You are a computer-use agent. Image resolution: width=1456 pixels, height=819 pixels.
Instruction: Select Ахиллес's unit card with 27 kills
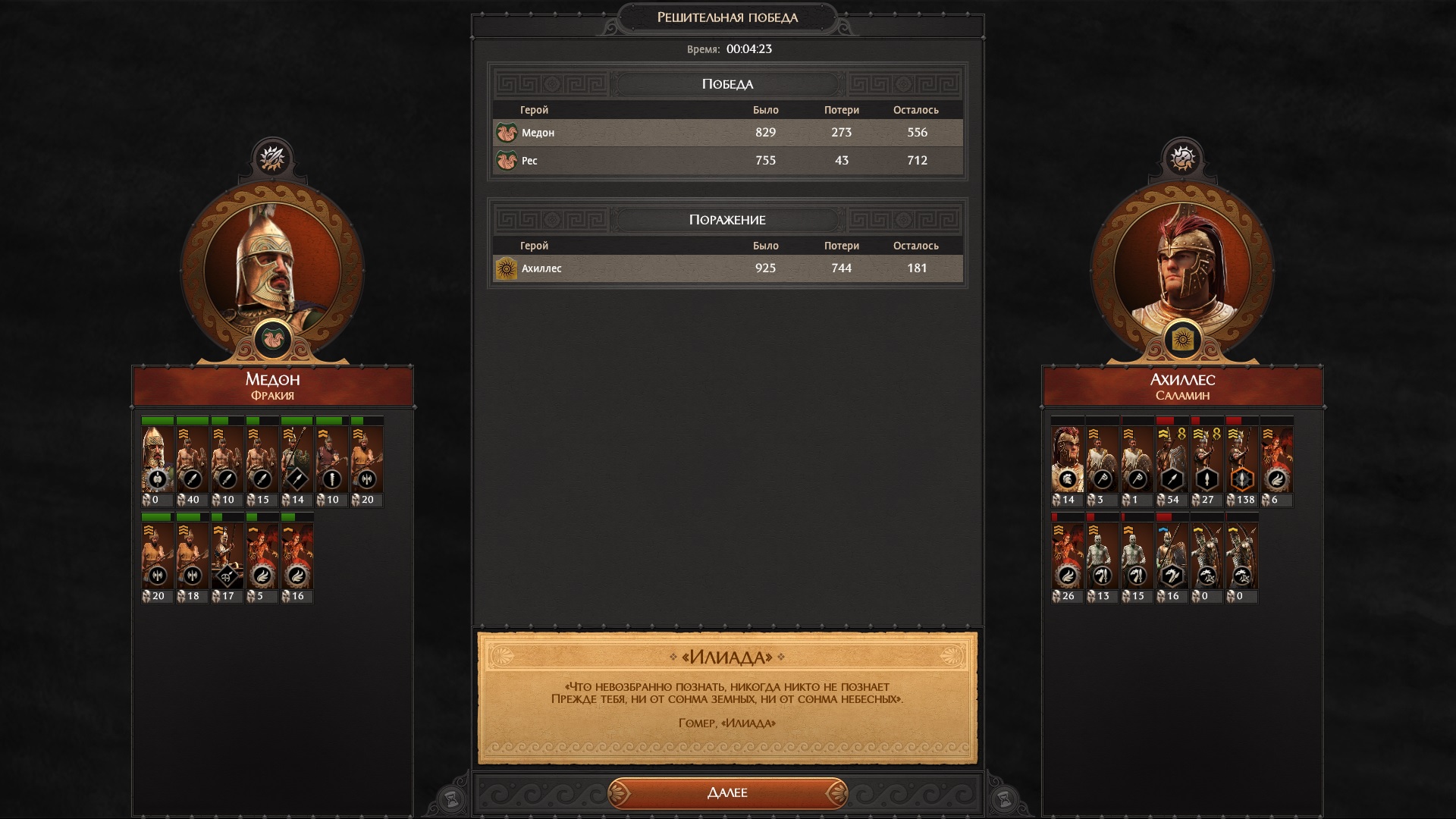pyautogui.click(x=1207, y=460)
